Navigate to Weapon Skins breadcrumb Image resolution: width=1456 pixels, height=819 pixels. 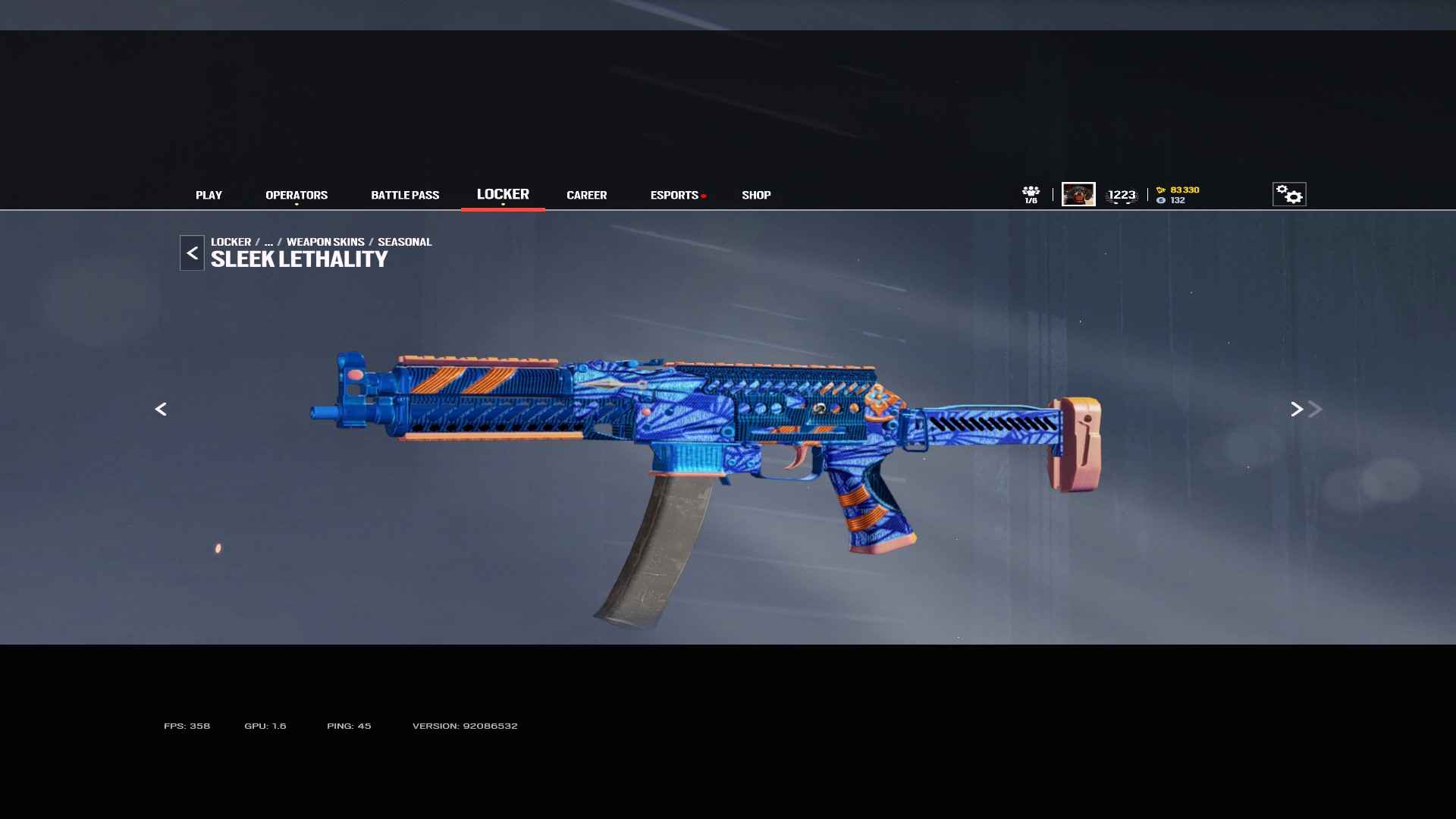pos(325,242)
